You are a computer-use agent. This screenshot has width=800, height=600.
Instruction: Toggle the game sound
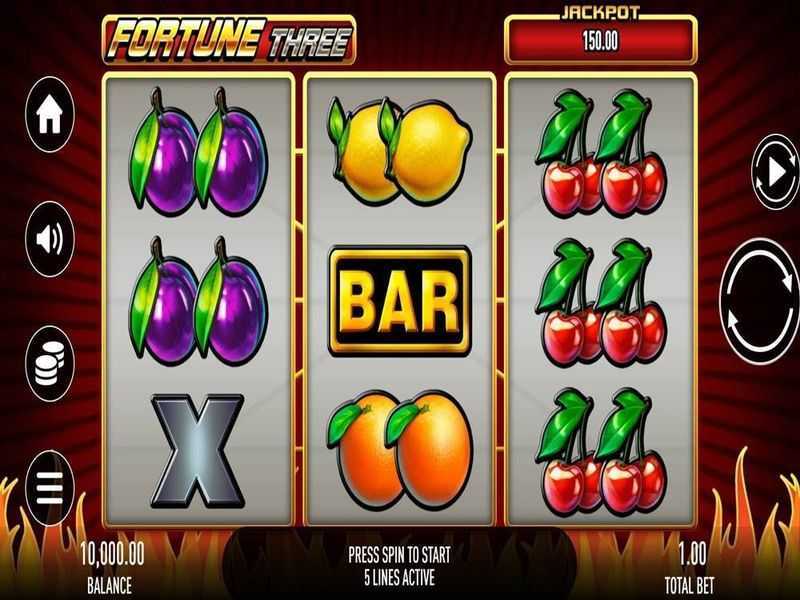(50, 239)
